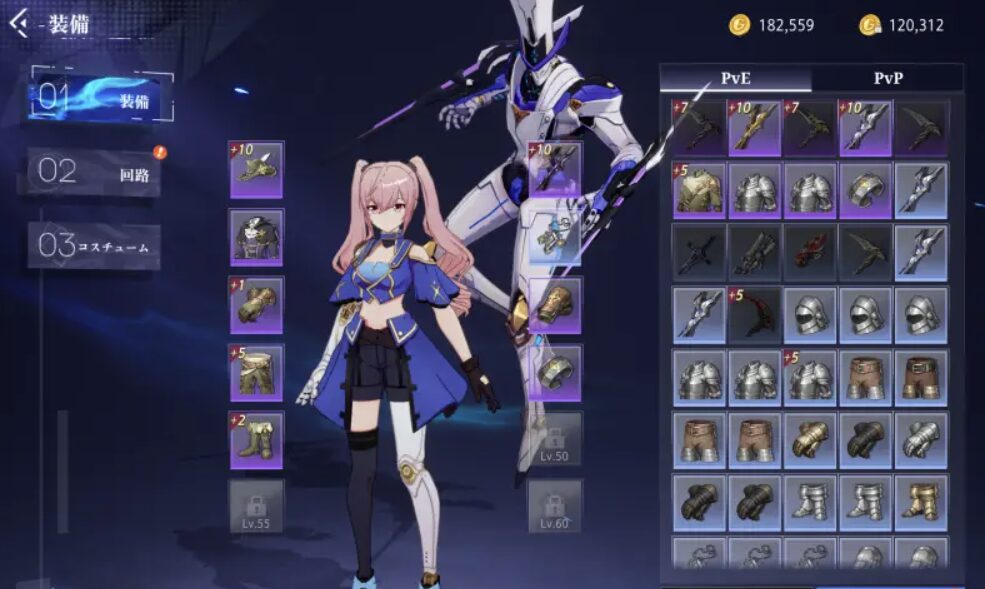Open the 02 回路 menu
The height and width of the screenshot is (589, 985).
[94, 172]
